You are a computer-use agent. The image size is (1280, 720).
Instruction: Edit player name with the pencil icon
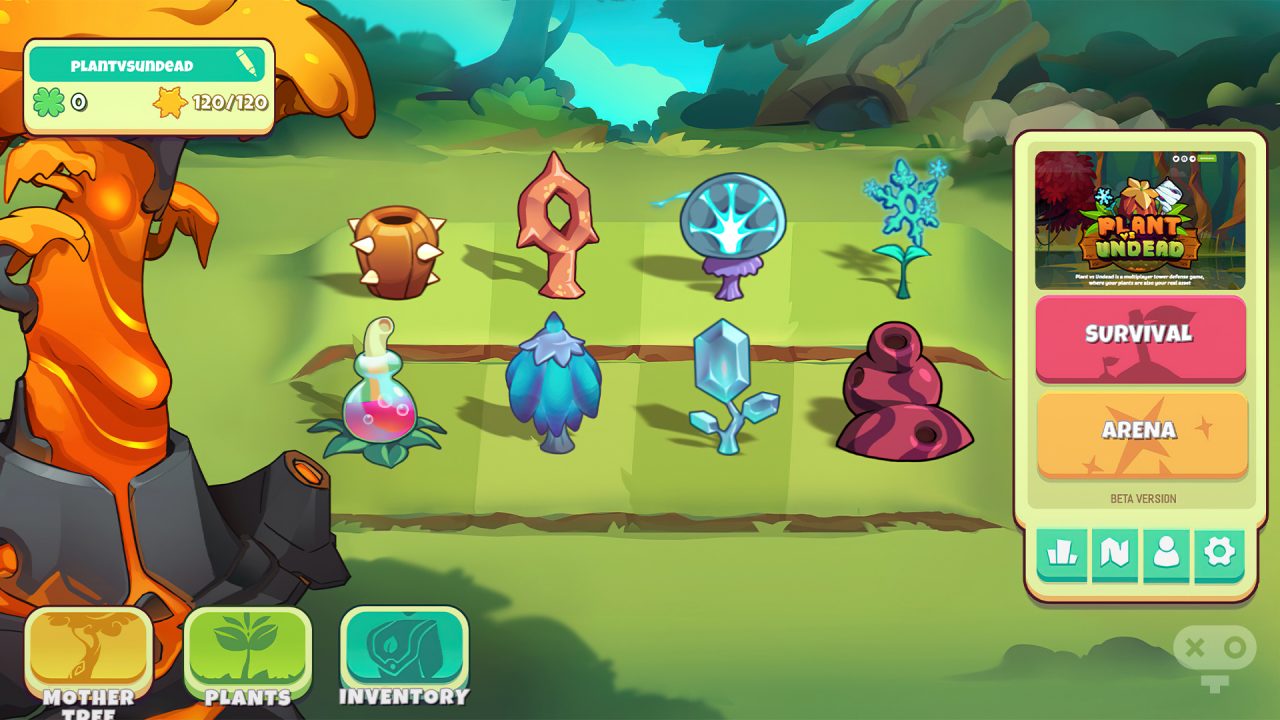point(248,65)
